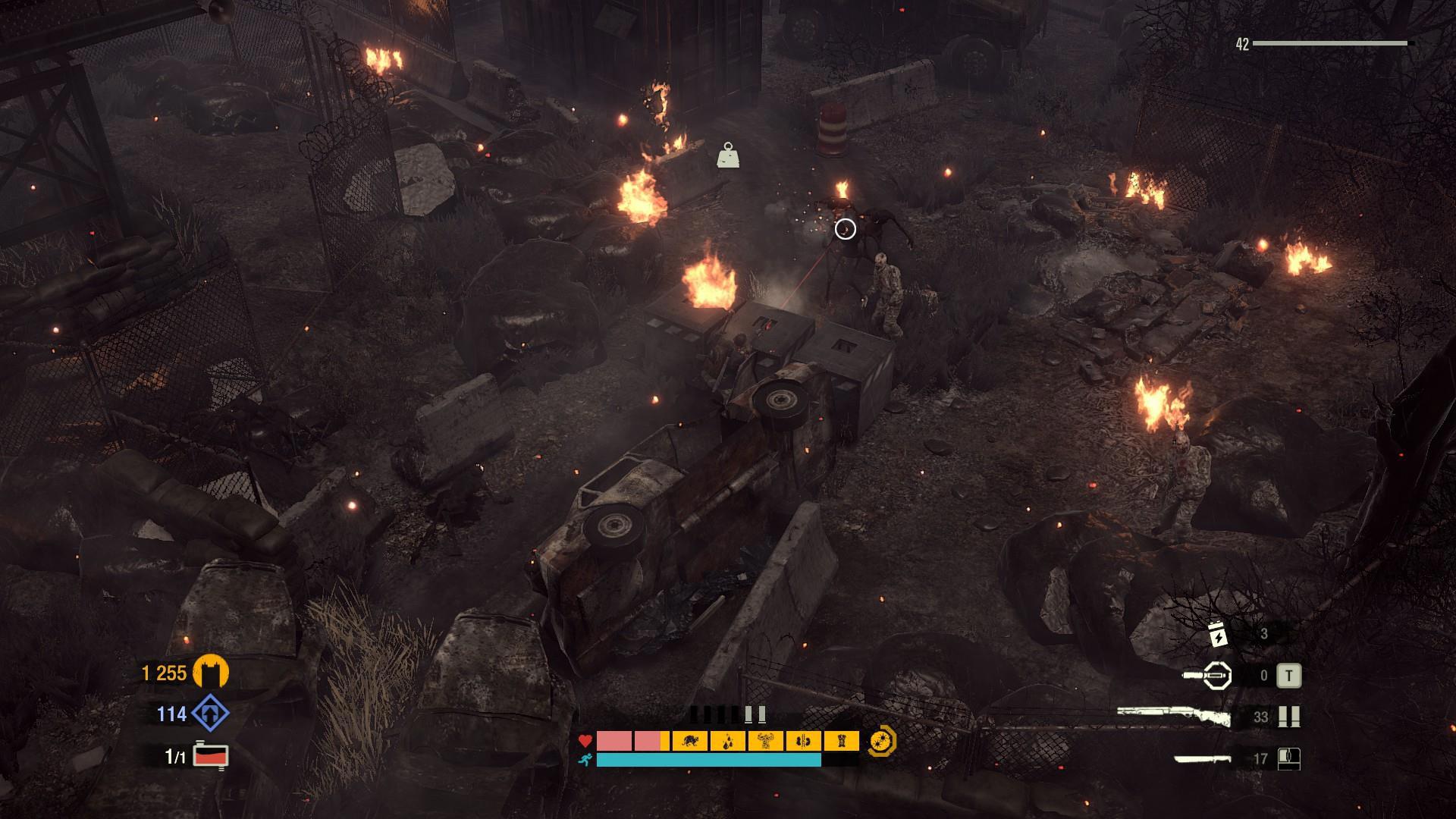Screen dimensions: 1456x819
Task: Click the blood droplets status icon
Action: click(728, 741)
